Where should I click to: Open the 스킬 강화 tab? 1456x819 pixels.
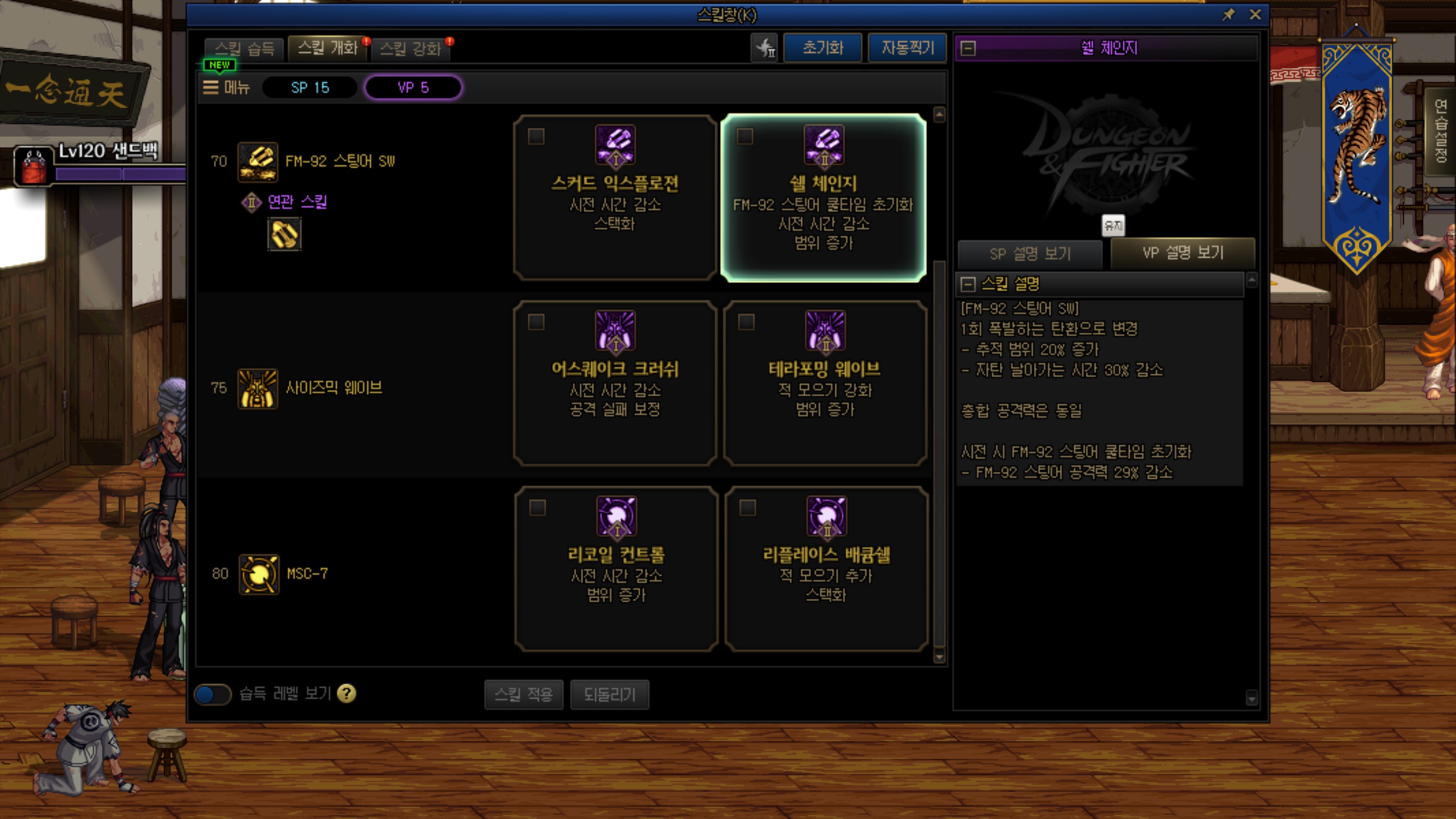click(411, 48)
